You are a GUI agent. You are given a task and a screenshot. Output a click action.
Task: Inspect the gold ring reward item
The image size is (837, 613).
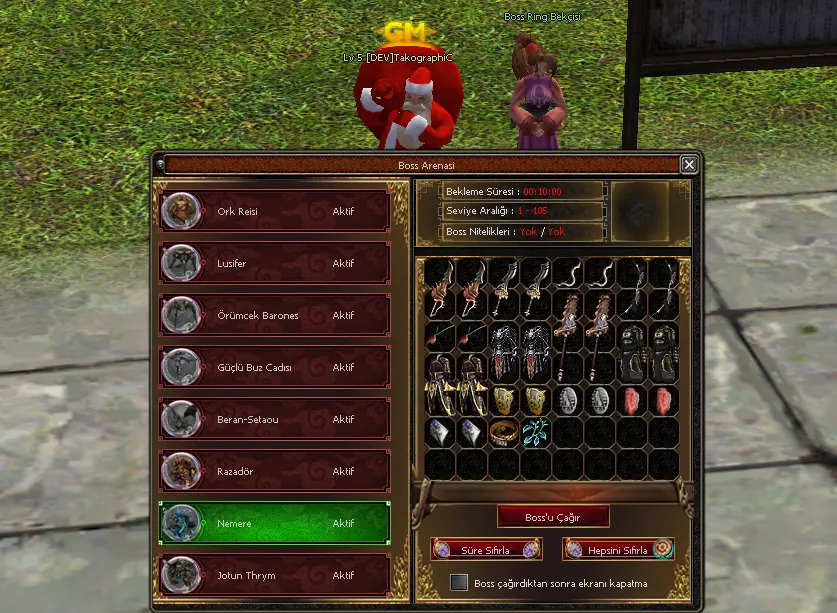pyautogui.click(x=504, y=432)
